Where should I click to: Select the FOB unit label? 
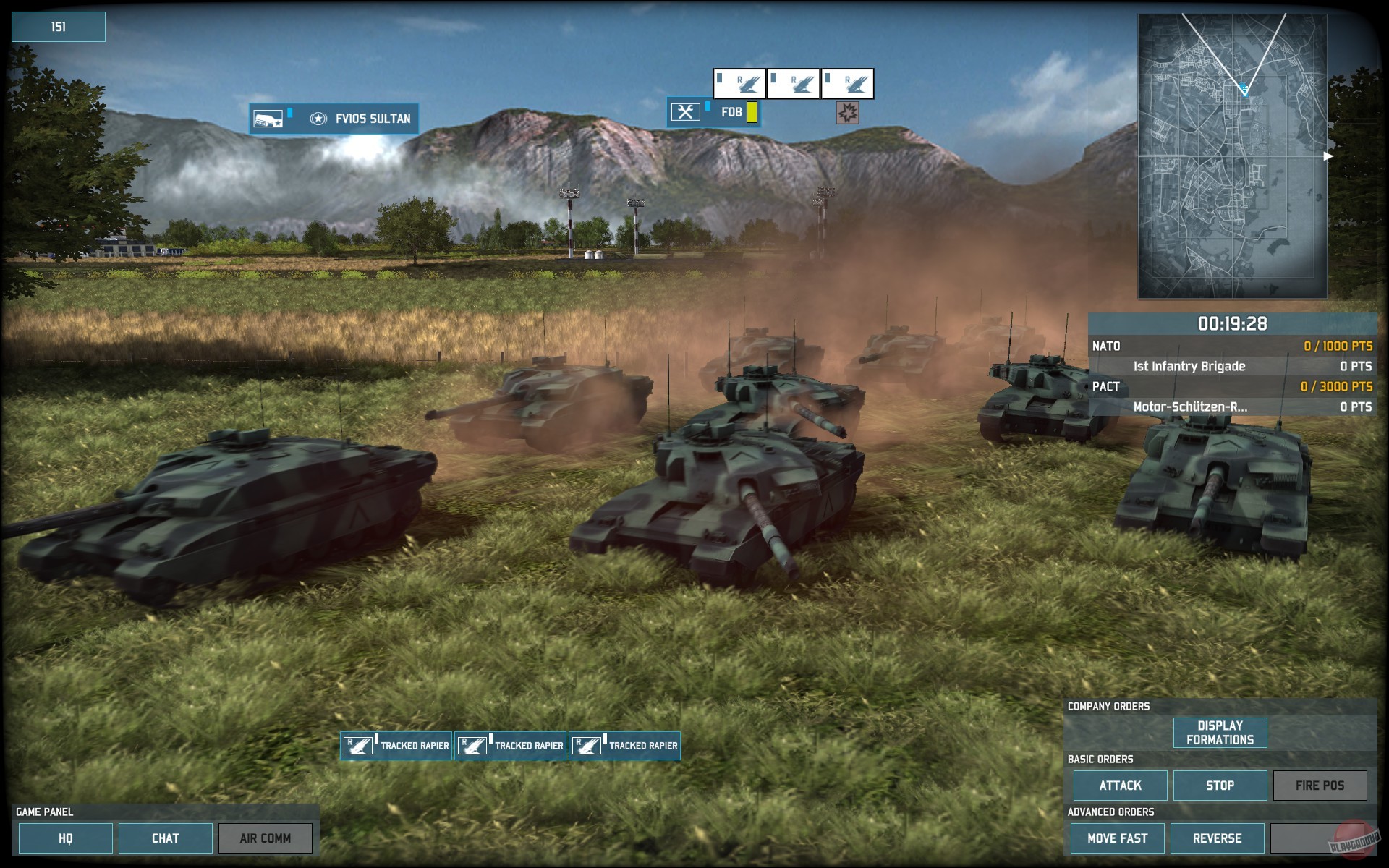click(713, 112)
